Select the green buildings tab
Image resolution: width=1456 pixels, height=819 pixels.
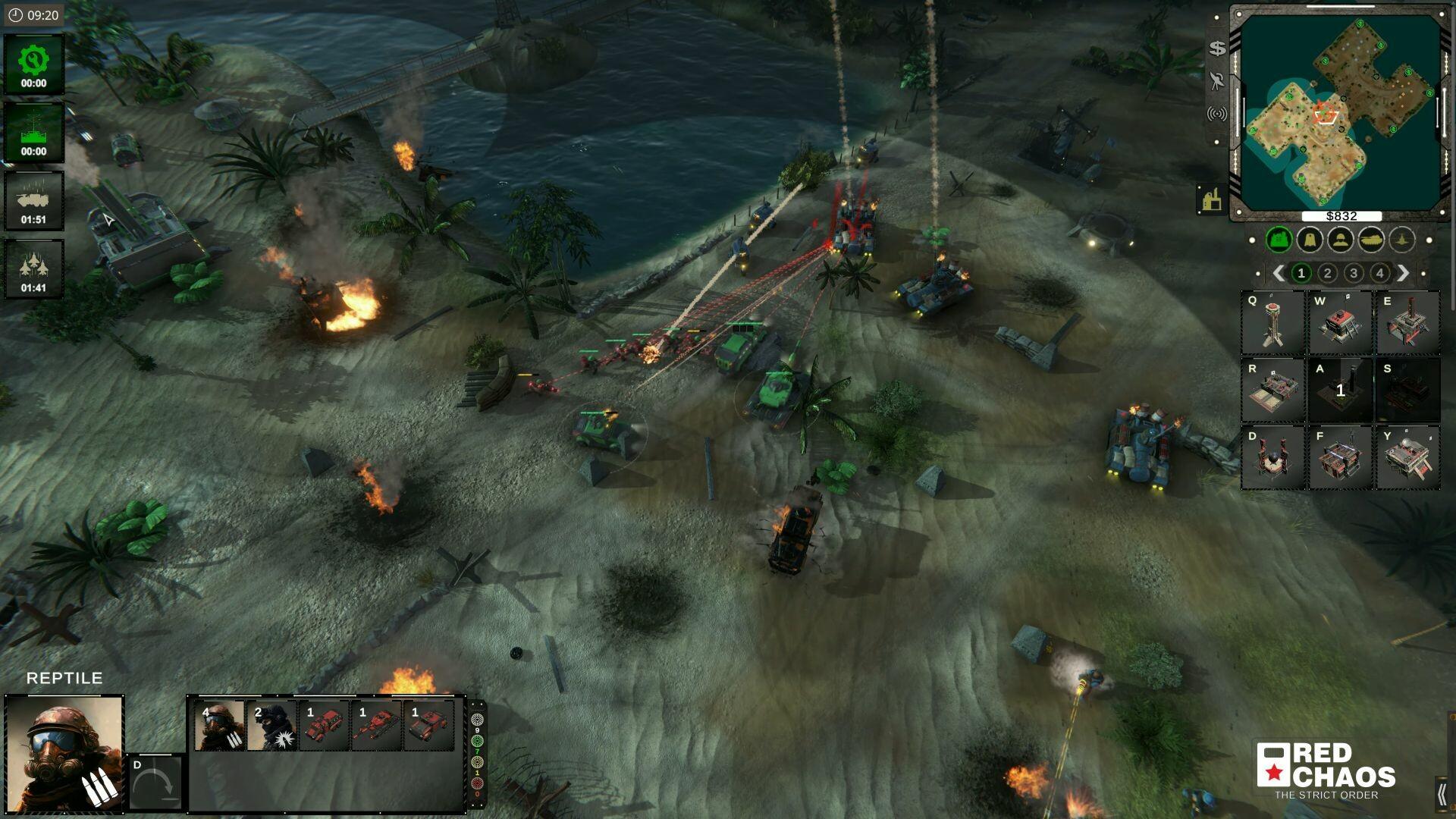pos(1280,239)
